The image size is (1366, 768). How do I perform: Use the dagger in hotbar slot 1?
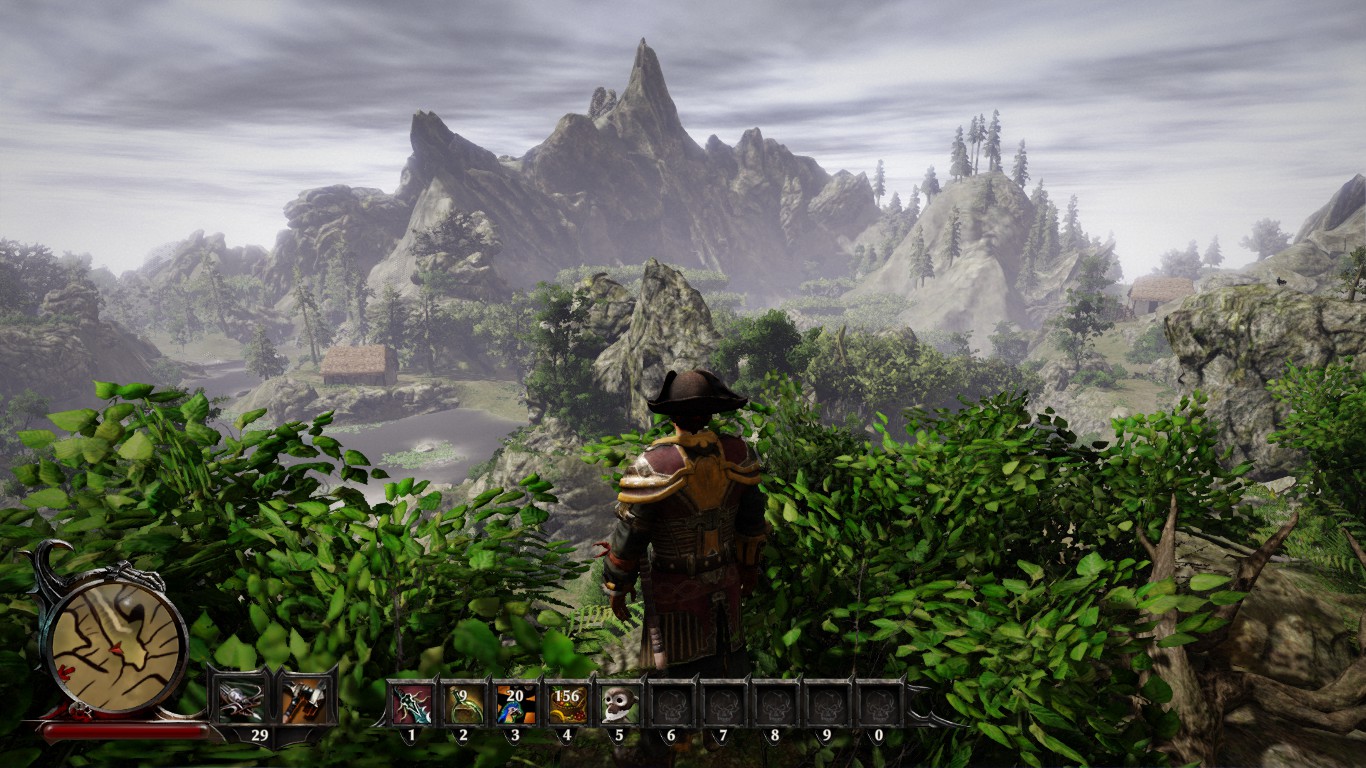(412, 704)
